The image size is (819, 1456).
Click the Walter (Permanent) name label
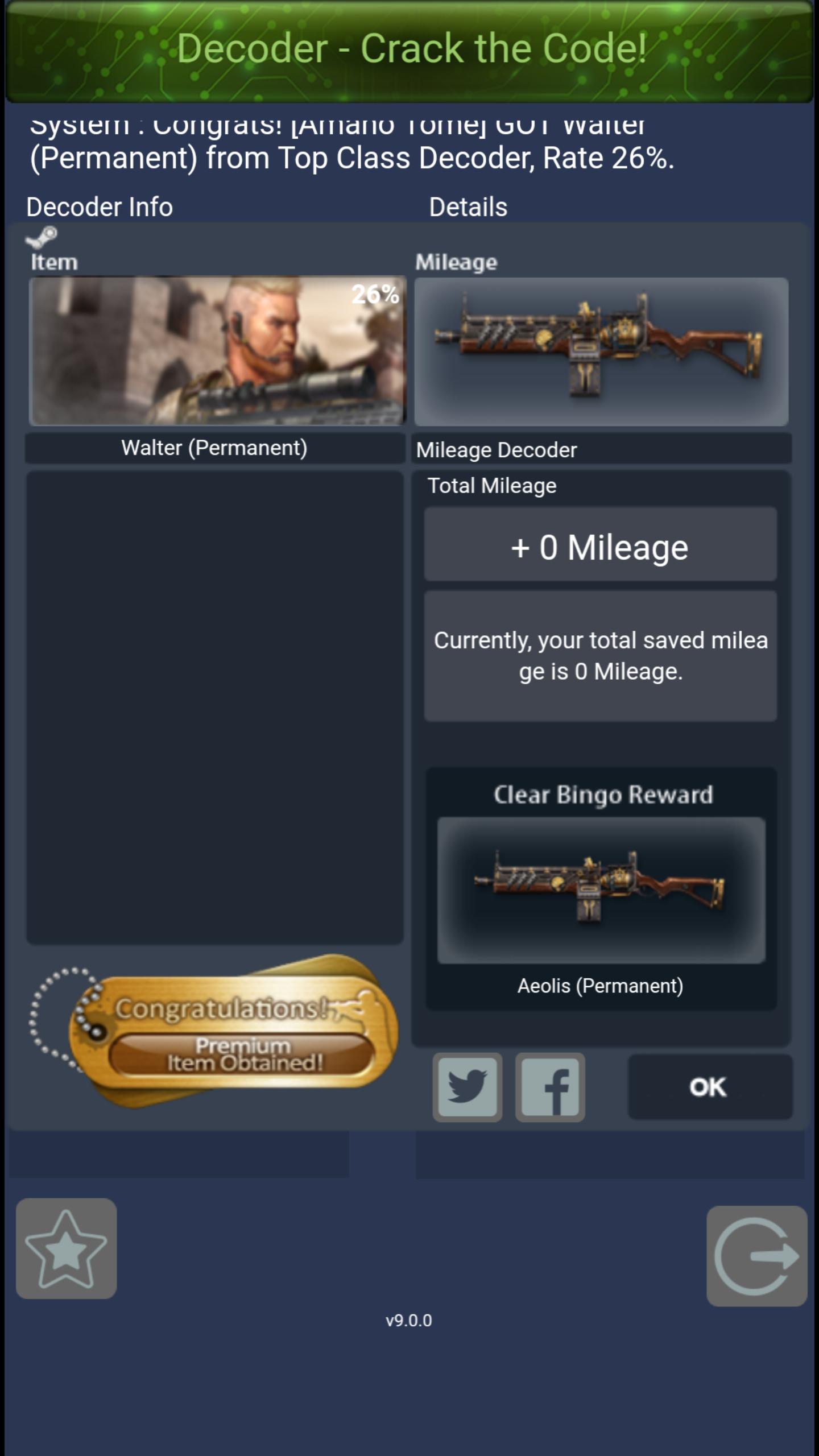click(215, 448)
